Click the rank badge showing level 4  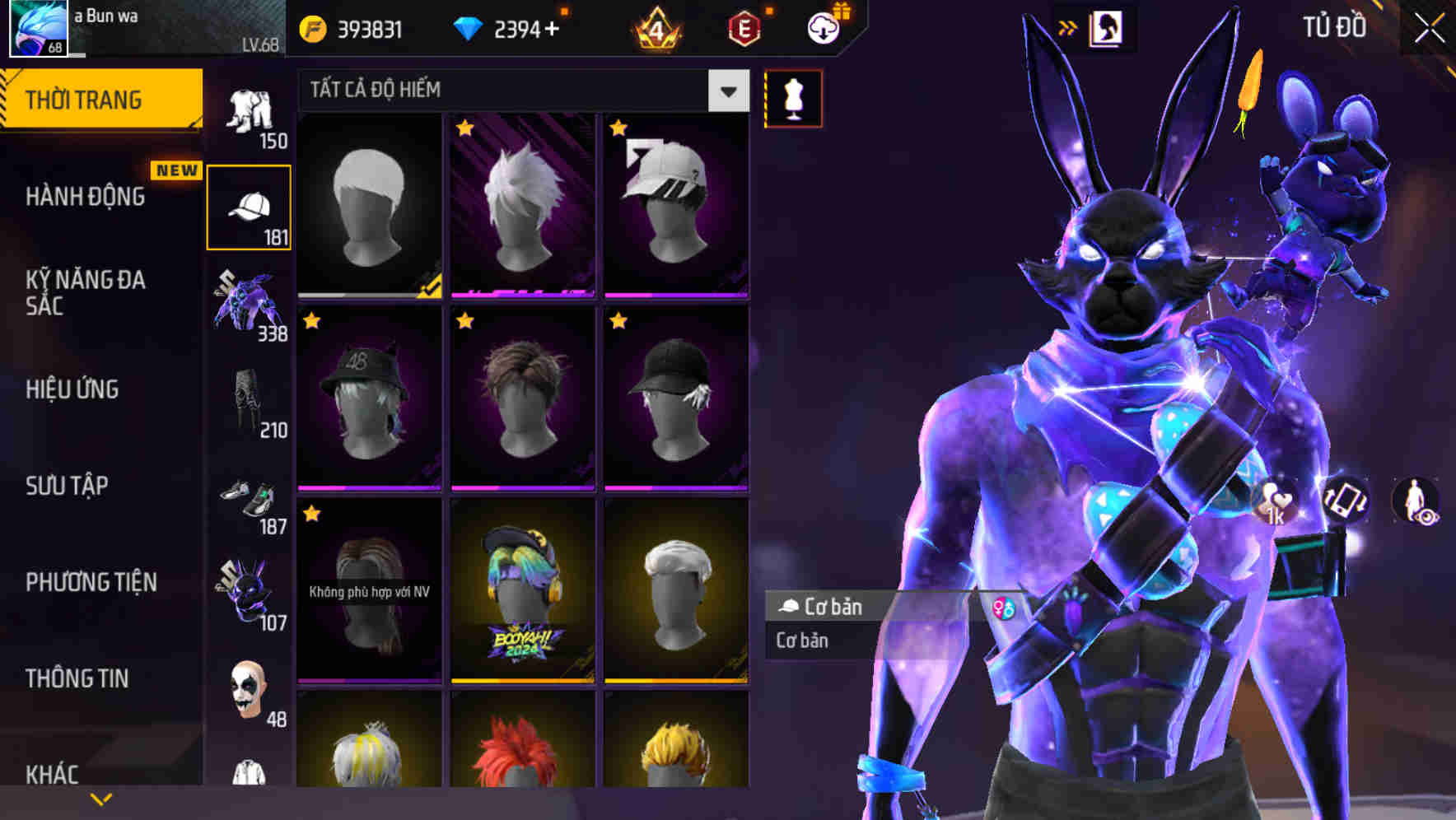(656, 27)
